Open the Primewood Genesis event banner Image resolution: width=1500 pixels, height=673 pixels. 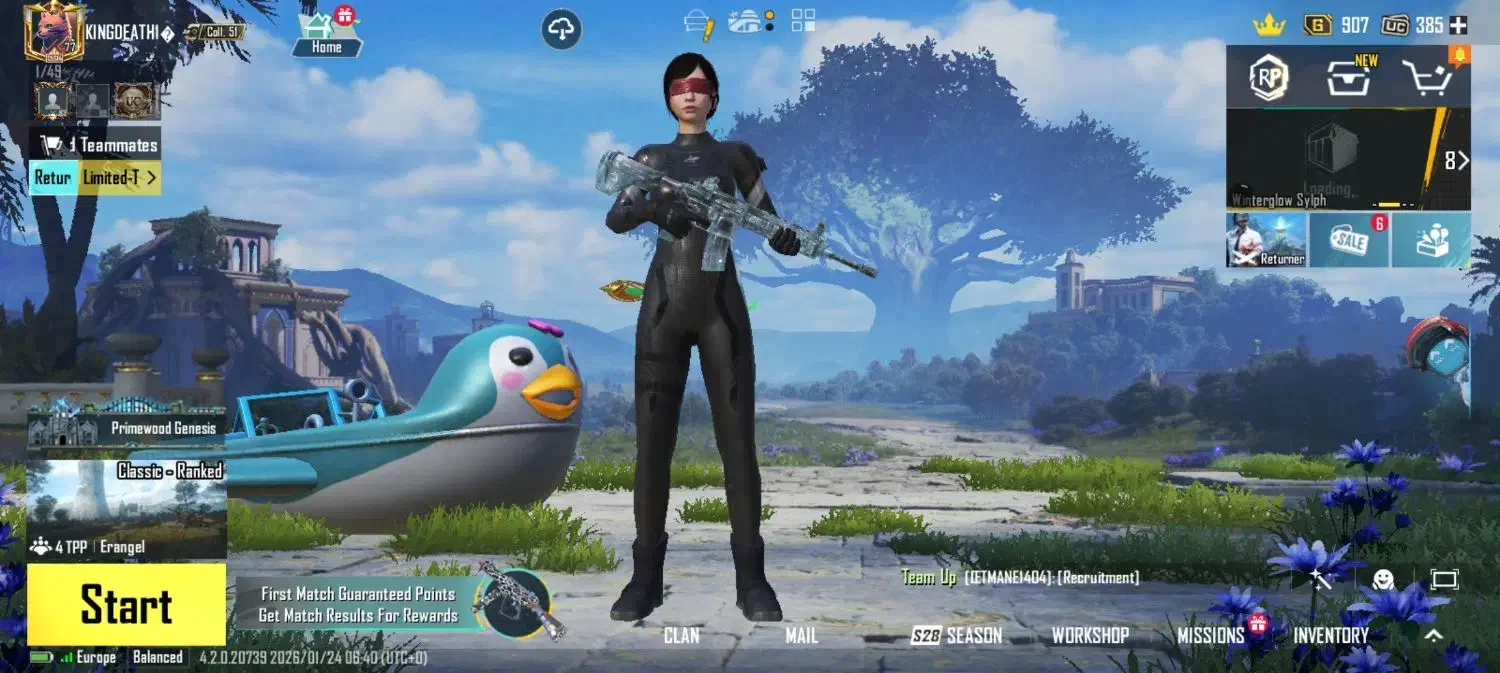[x=126, y=423]
